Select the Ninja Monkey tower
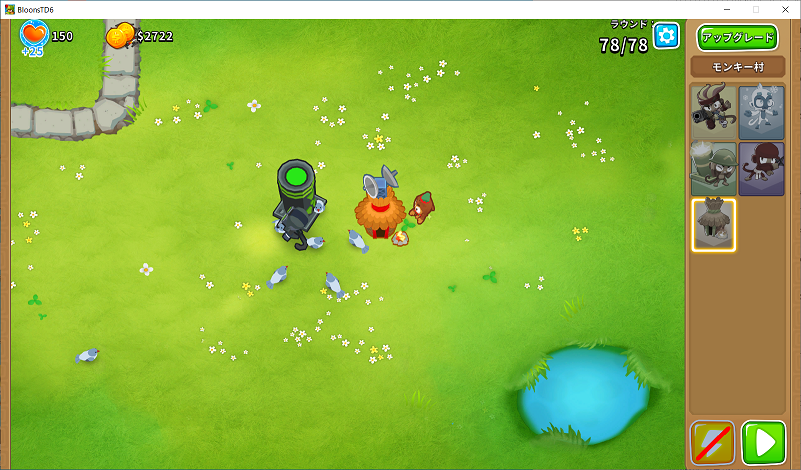The height and width of the screenshot is (470, 801). (x=761, y=167)
